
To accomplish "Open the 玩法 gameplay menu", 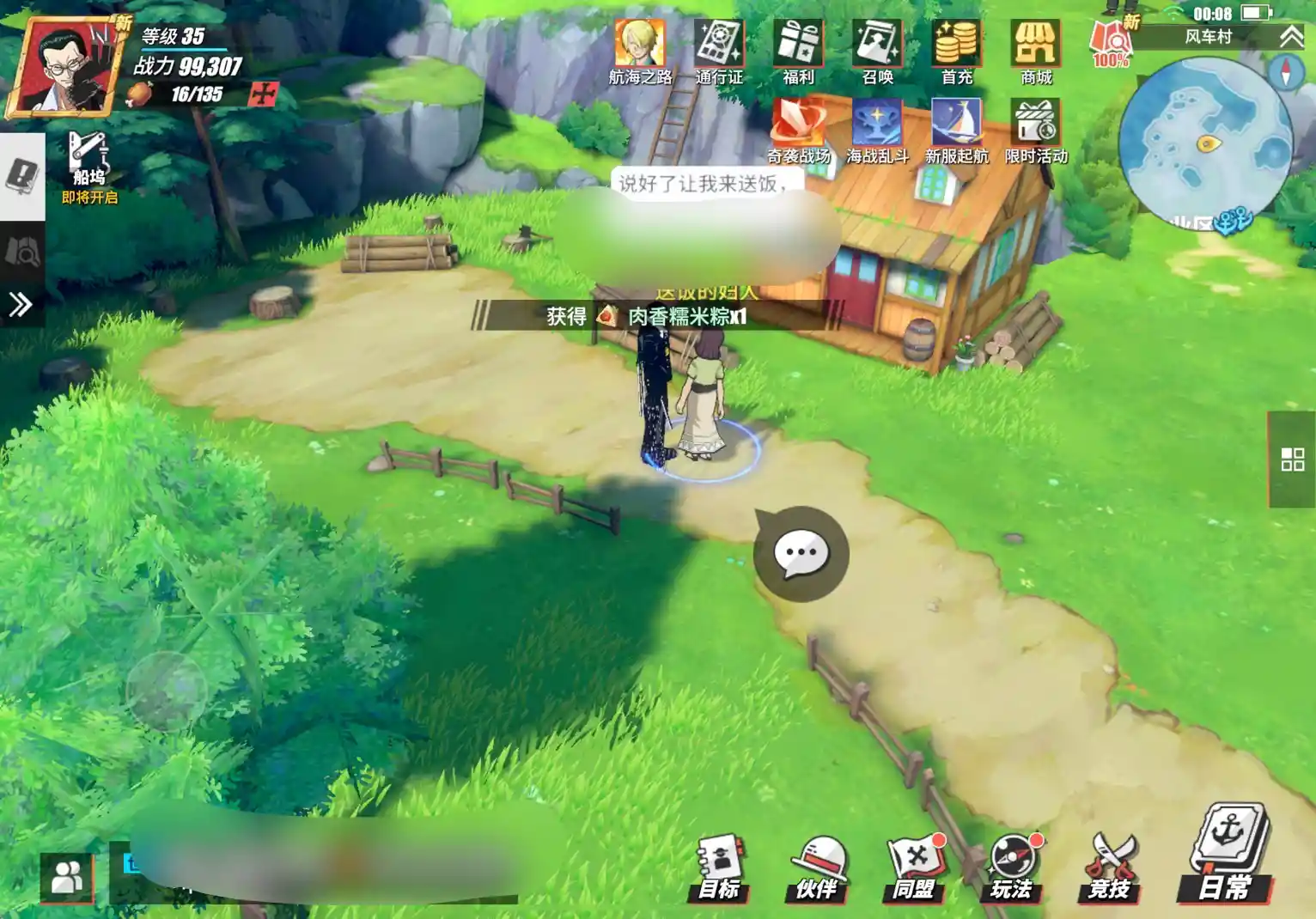I will [1011, 867].
